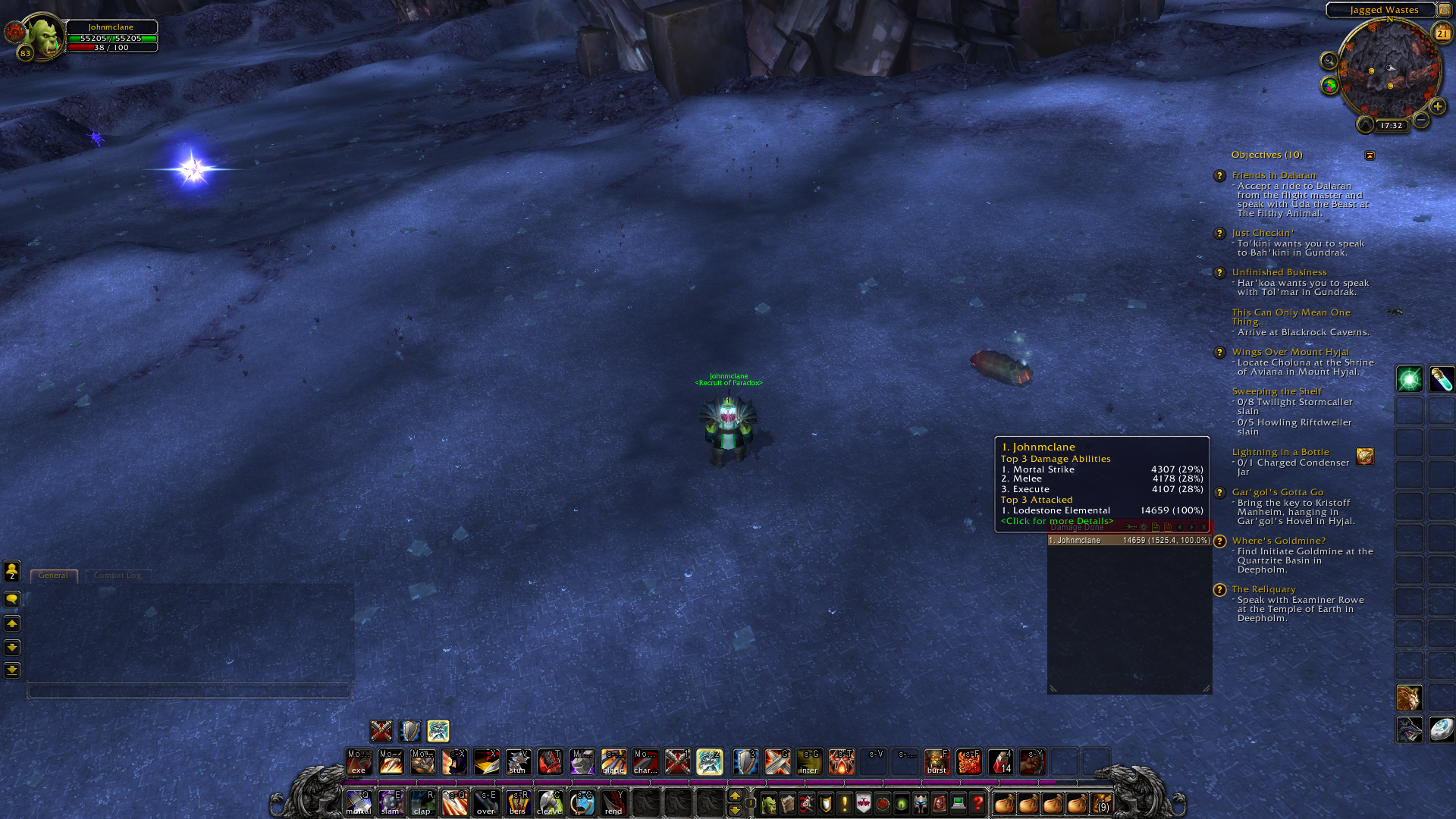Click the minimap tracking magnifier icon
The image size is (1456, 819).
[1329, 61]
